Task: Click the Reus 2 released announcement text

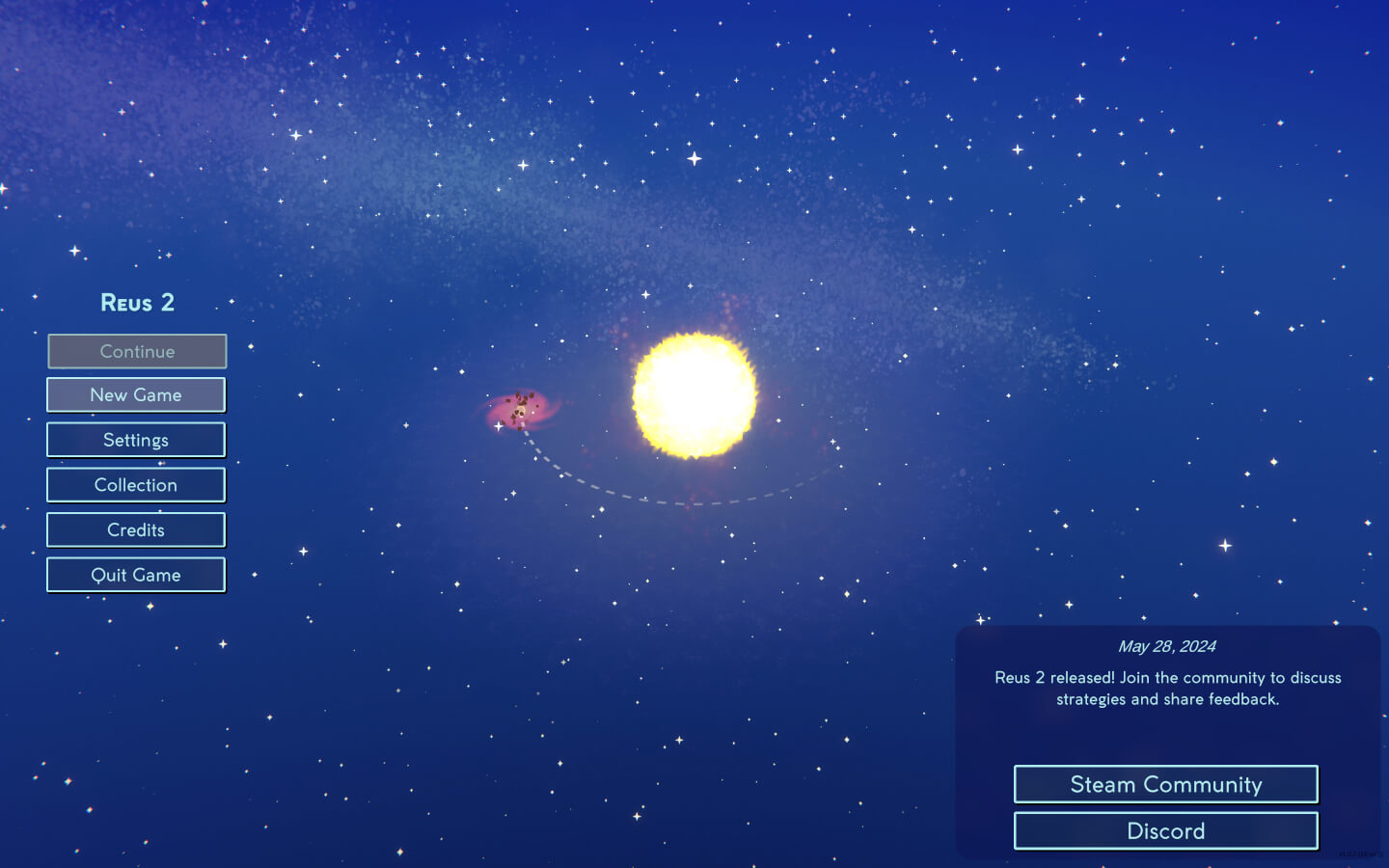Action: (x=1168, y=688)
